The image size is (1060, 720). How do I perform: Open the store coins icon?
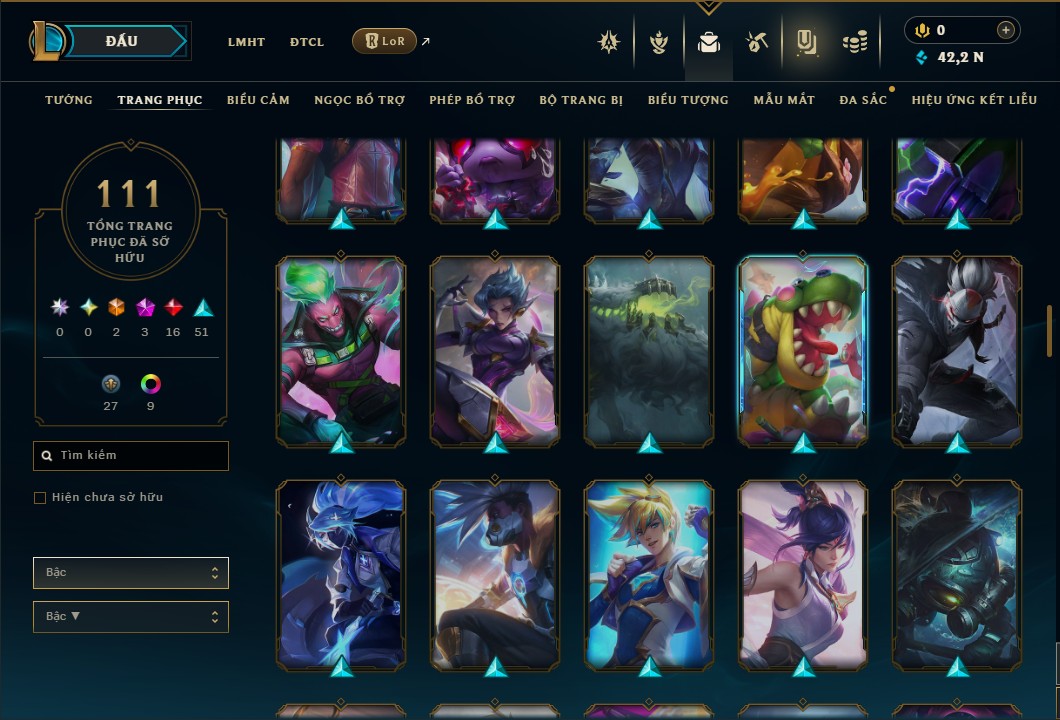(x=854, y=42)
